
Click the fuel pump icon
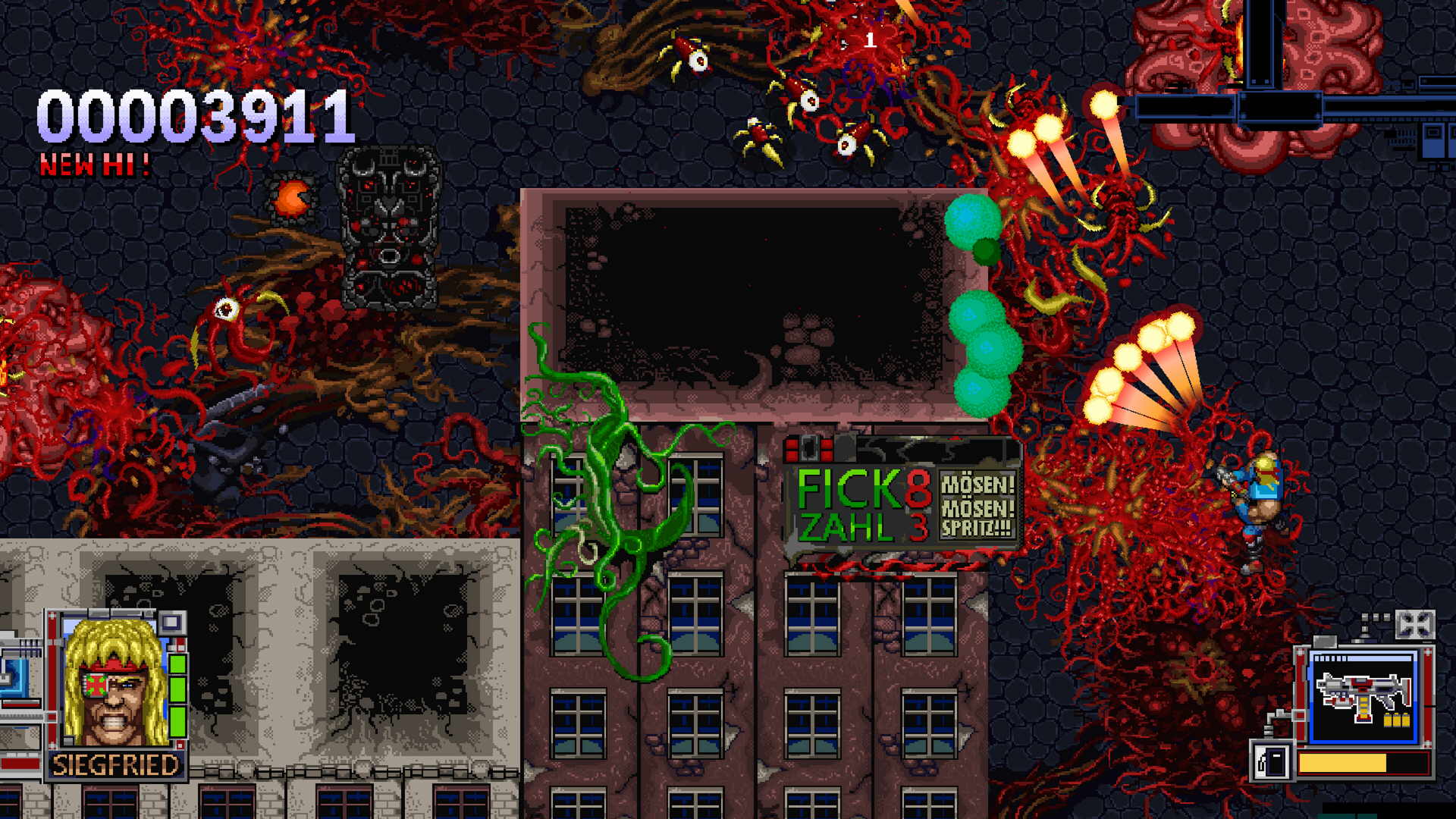click(x=1272, y=761)
